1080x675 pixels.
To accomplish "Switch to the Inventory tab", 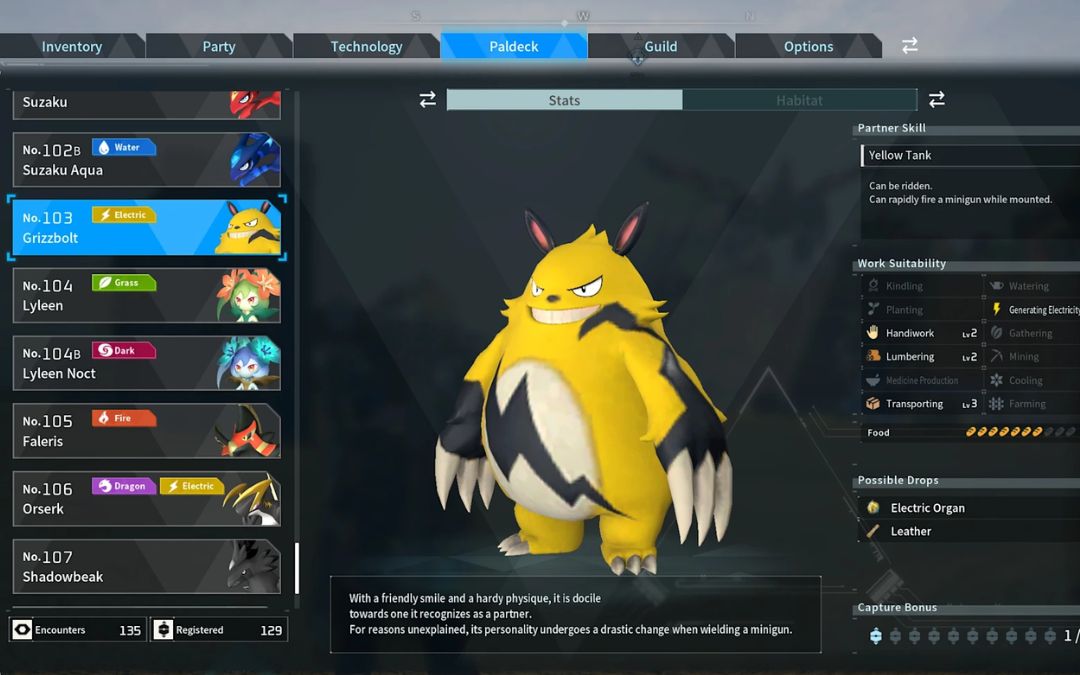I will 72,47.
